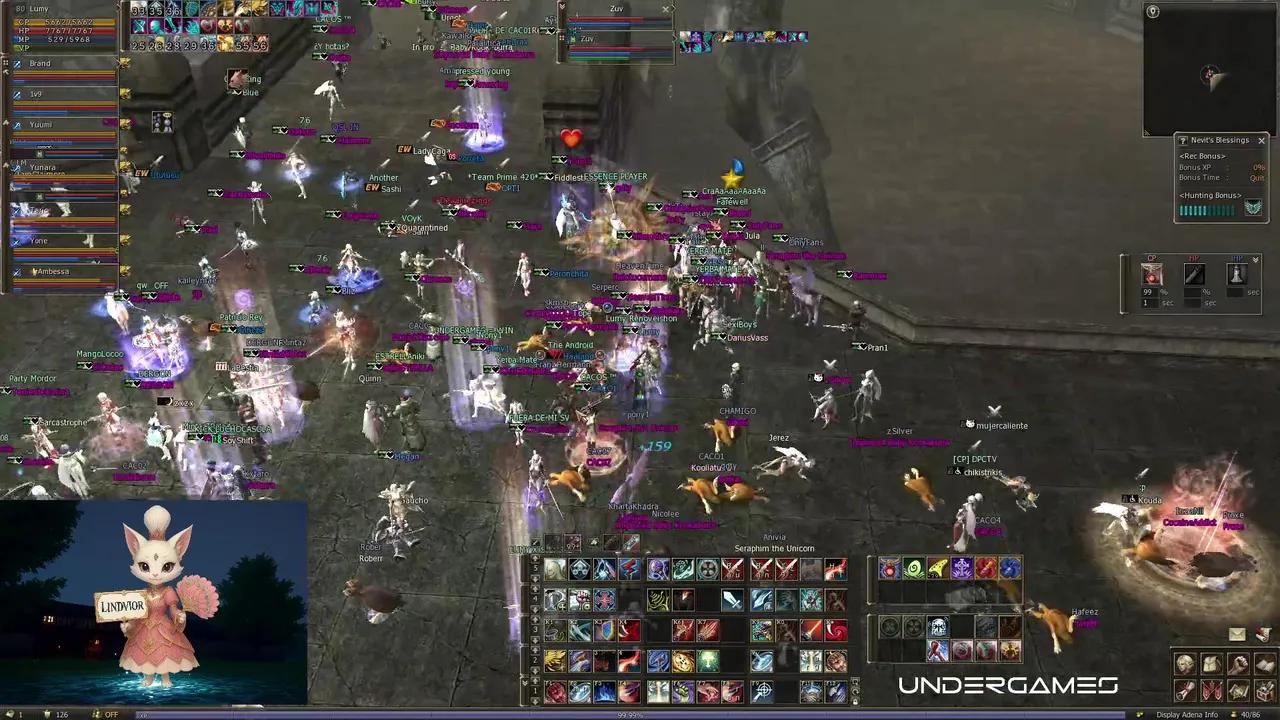Click the CP potion icon in auto-supply panel
The width and height of the screenshot is (1280, 720).
[x=1151, y=274]
